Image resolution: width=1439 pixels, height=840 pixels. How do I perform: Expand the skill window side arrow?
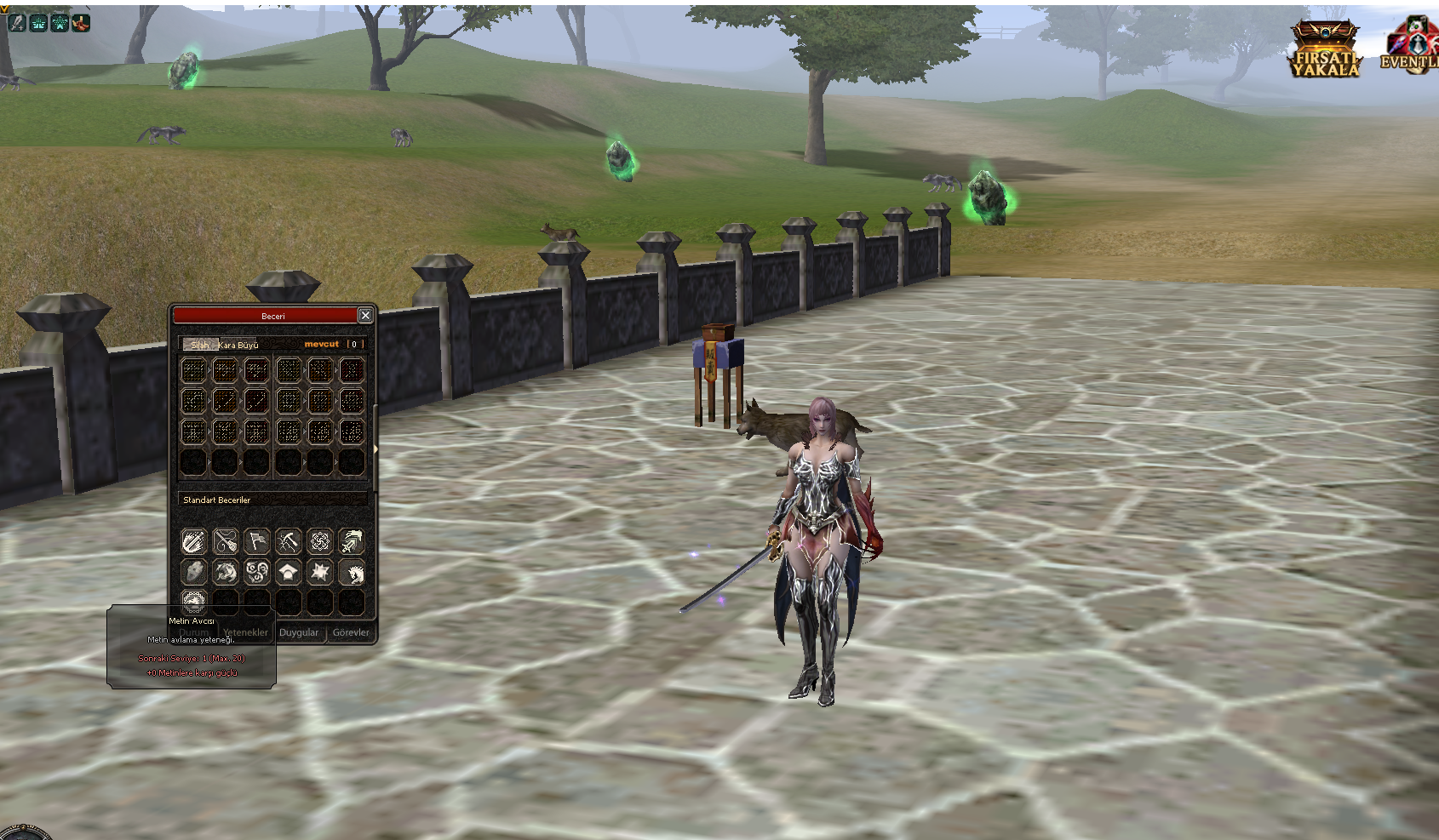coord(376,449)
